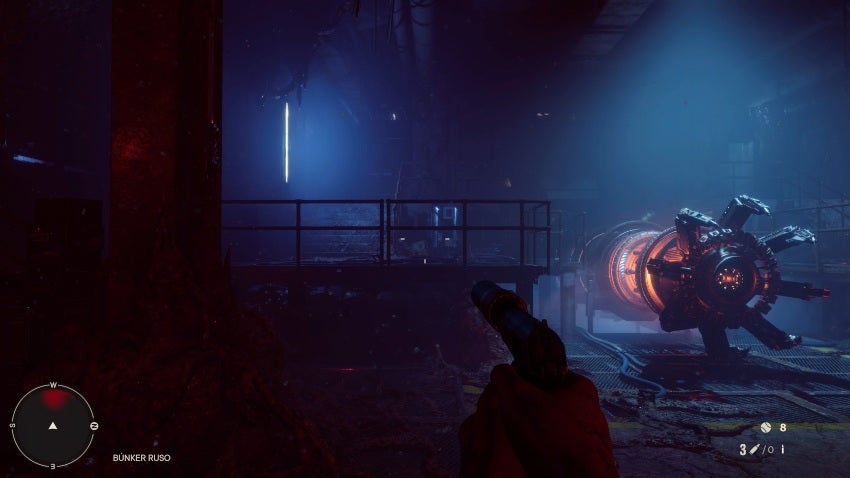Click the Búnker Ruso location label

tap(142, 458)
